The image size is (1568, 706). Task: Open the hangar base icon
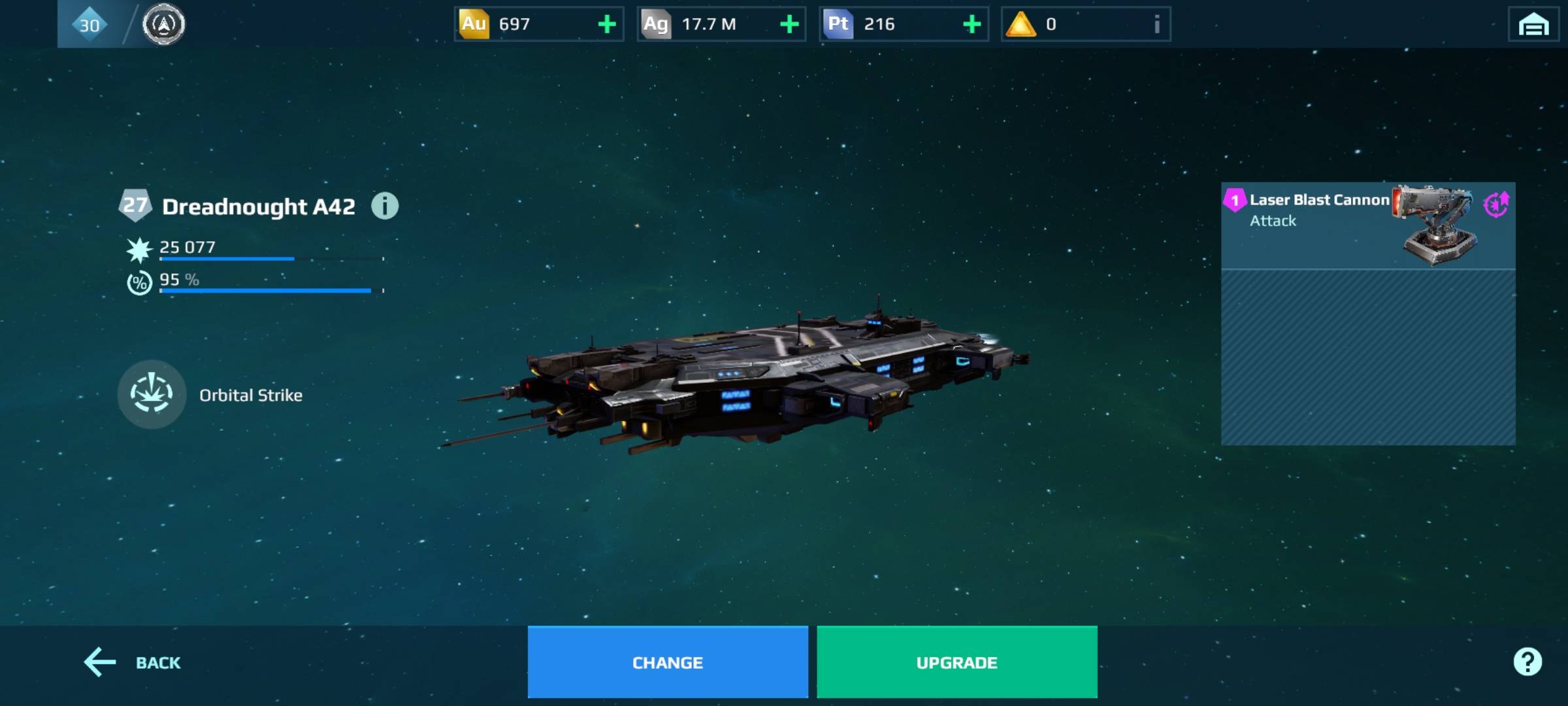coord(1533,25)
